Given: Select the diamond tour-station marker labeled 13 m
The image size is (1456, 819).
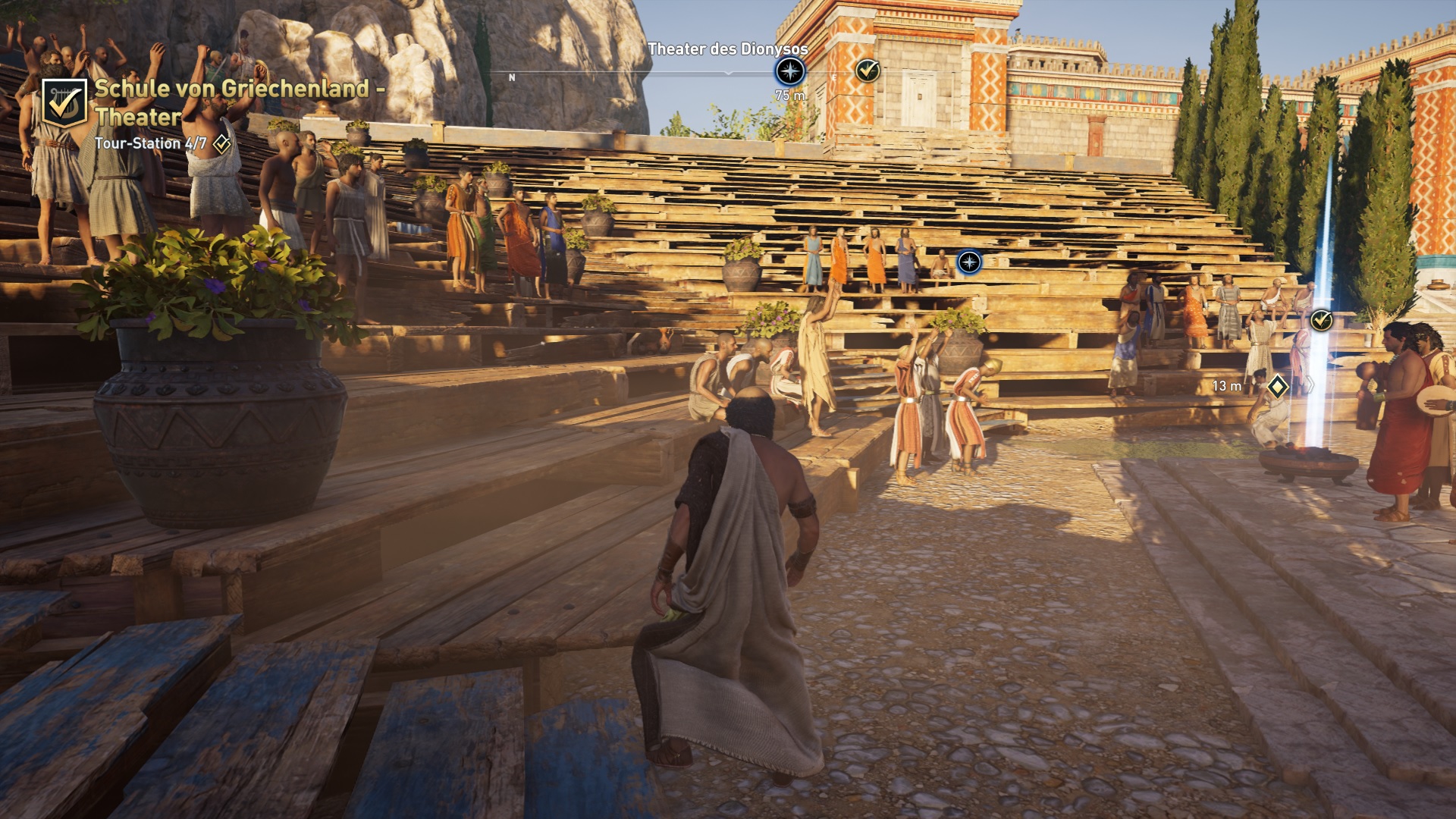Looking at the screenshot, I should tap(1278, 387).
